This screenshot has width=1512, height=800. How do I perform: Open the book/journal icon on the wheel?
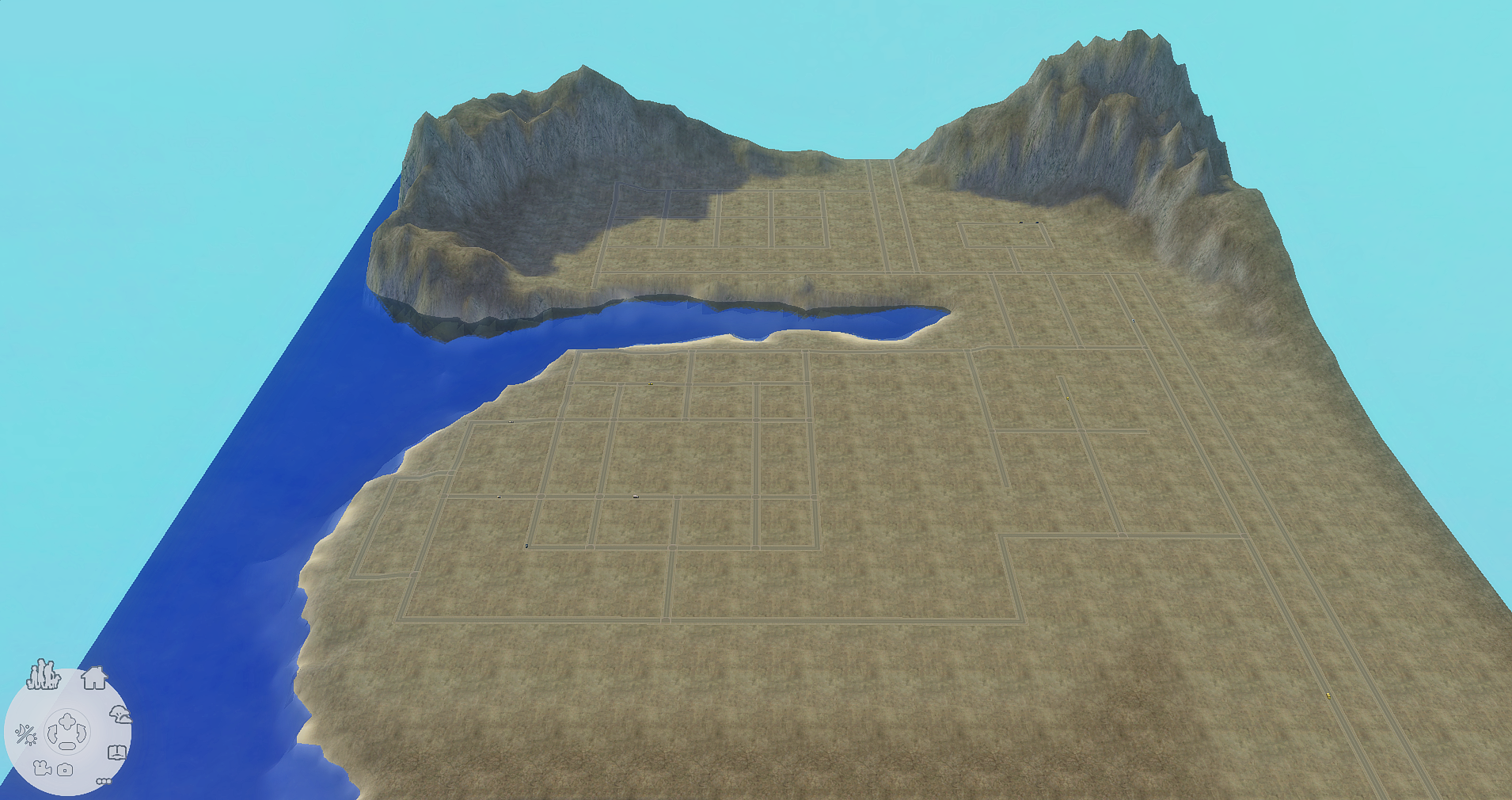click(x=117, y=752)
